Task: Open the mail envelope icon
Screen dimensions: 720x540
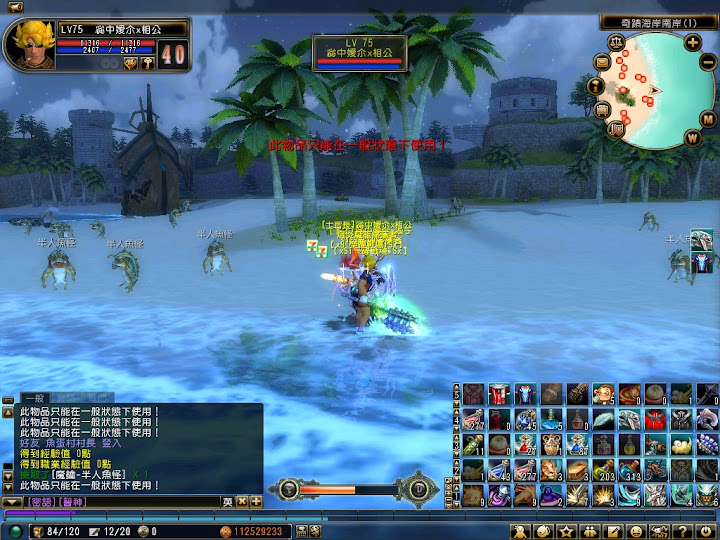Action: [603, 62]
